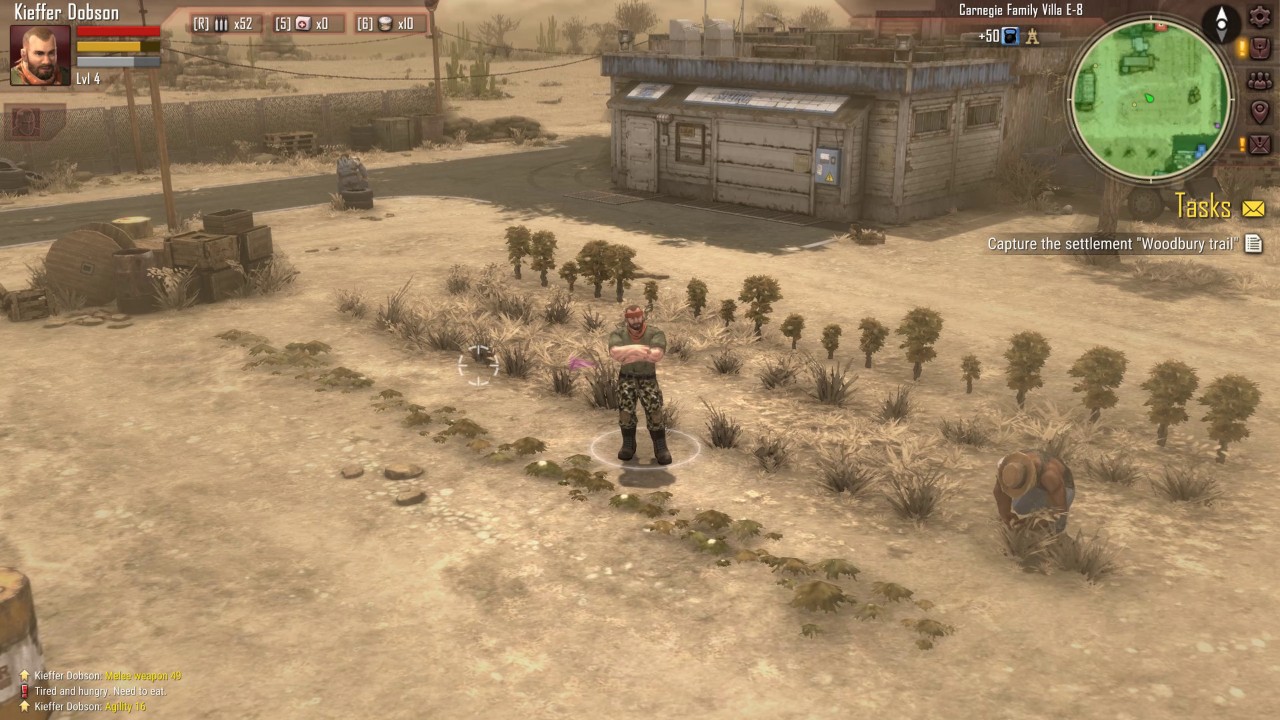Use the canned food quick slot
Viewport: 1280px width, 720px height.
coord(386,24)
